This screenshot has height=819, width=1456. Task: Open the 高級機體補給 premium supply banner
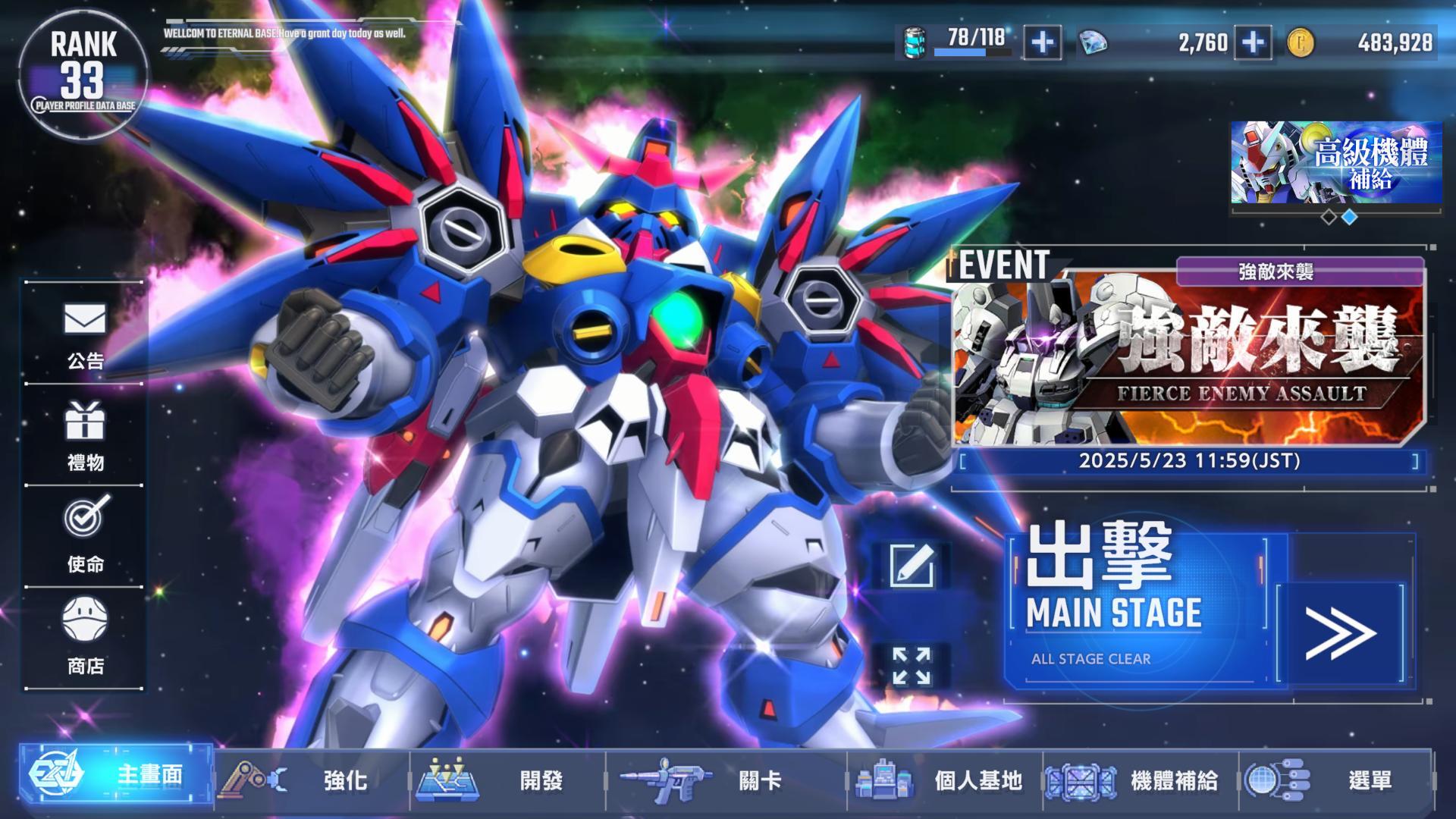[x=1335, y=163]
